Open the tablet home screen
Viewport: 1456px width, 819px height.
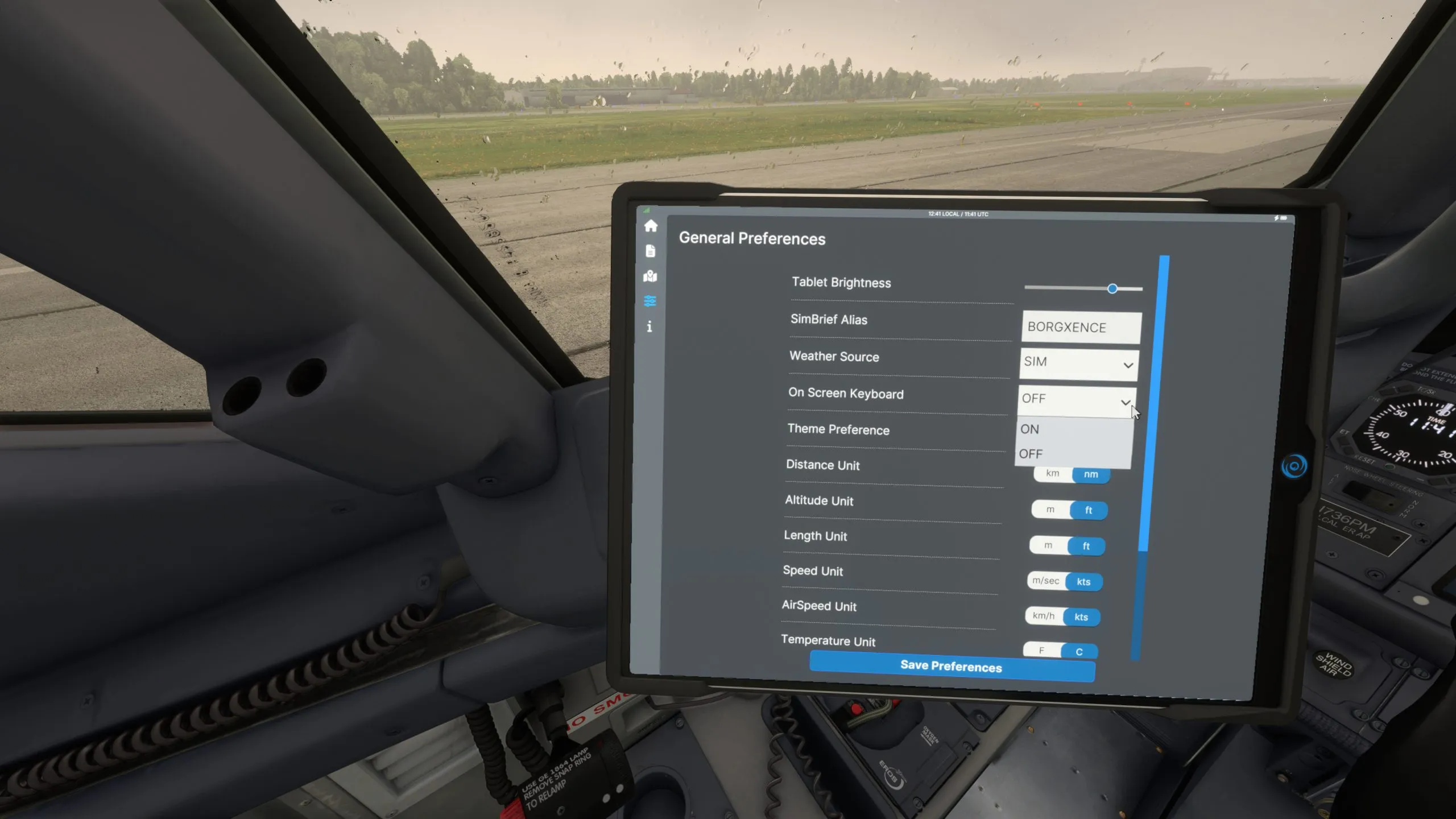click(x=651, y=226)
